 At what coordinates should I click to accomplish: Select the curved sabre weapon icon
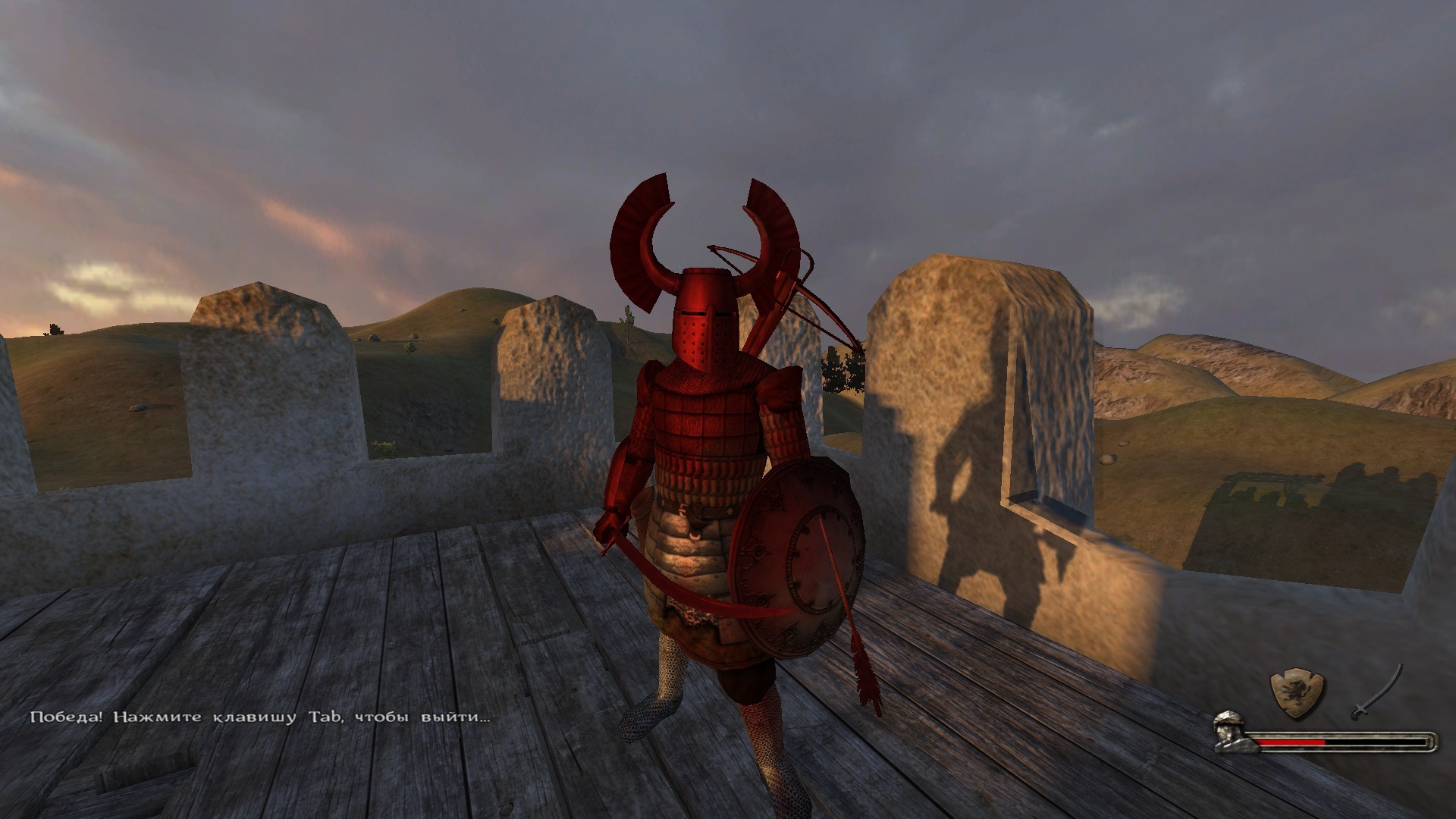(1377, 692)
